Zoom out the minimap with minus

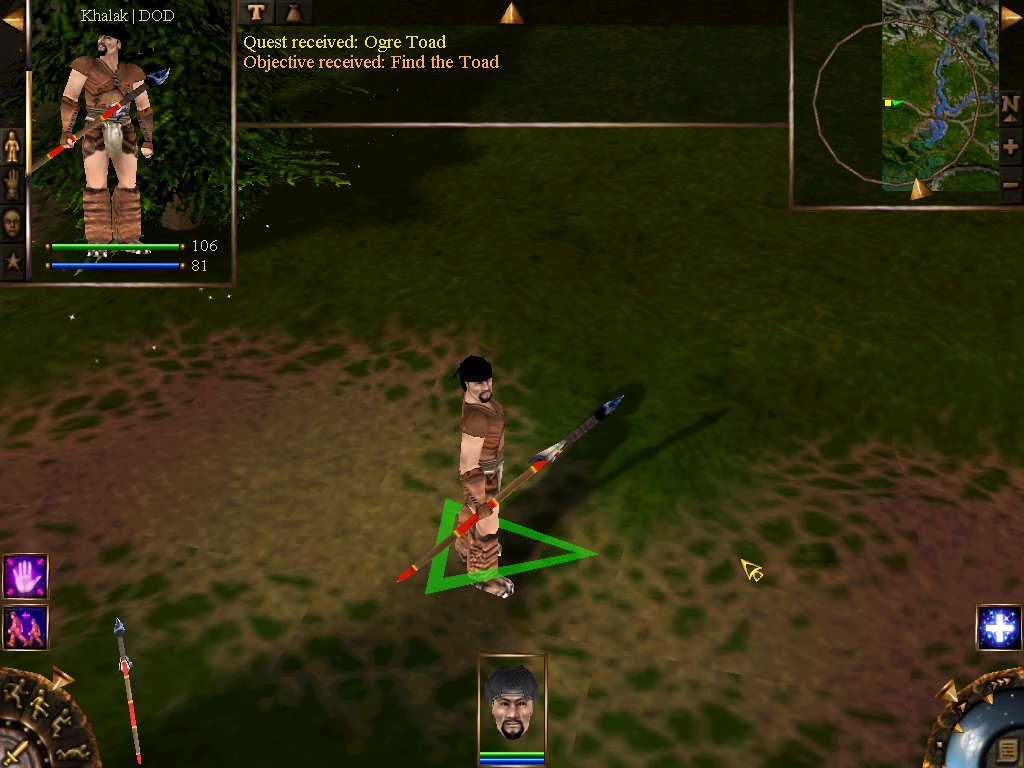tap(1010, 184)
